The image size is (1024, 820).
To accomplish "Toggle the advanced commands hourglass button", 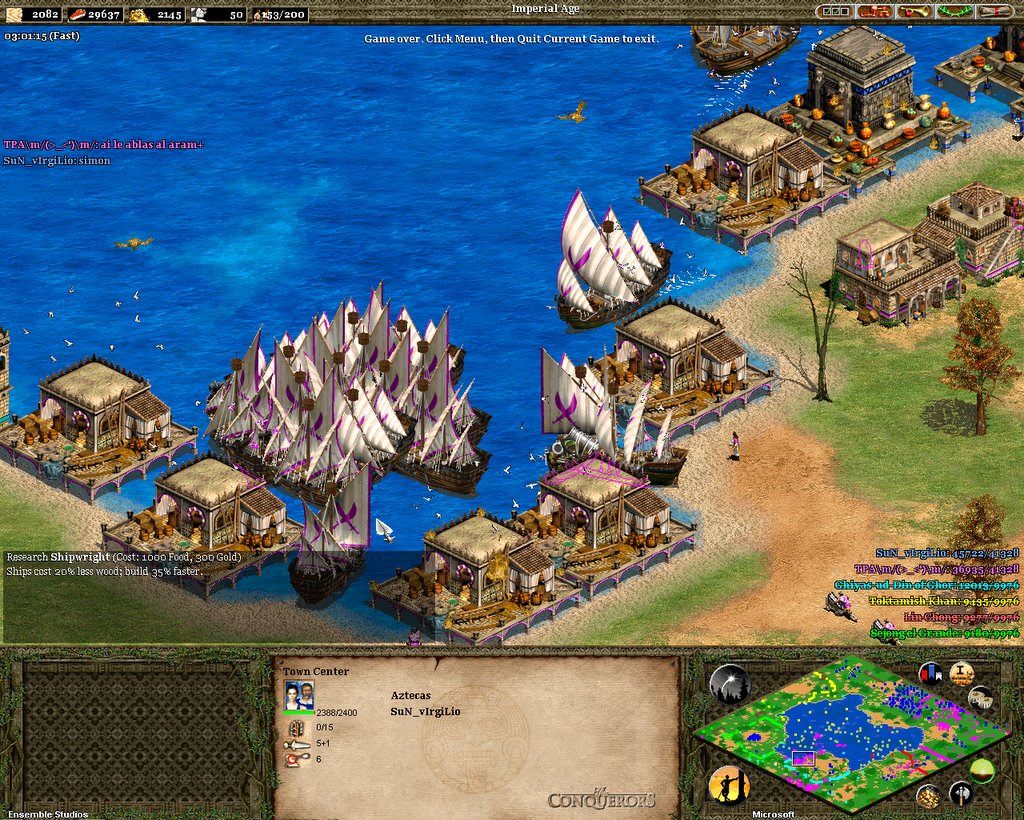I will 962,672.
